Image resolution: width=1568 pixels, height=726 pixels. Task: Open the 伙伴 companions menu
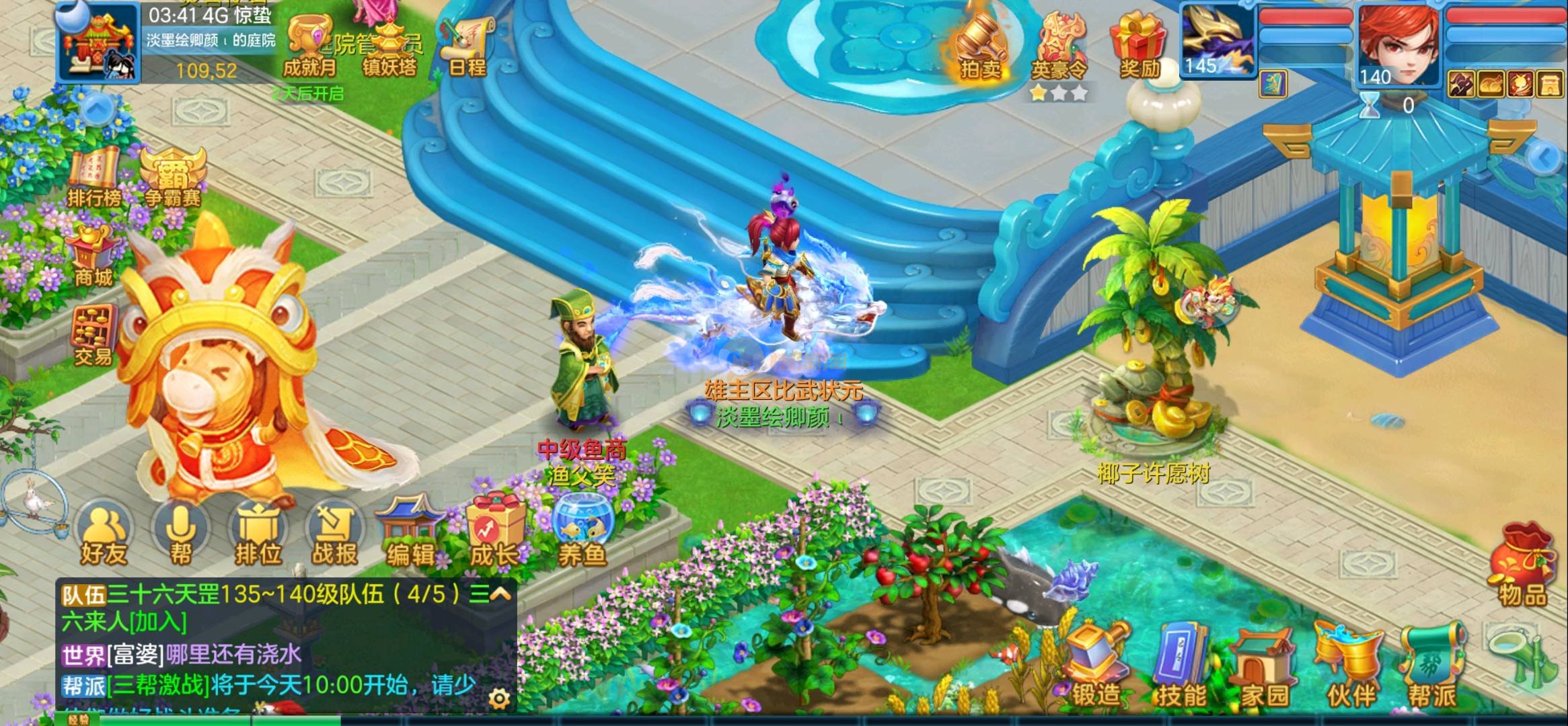[1350, 667]
